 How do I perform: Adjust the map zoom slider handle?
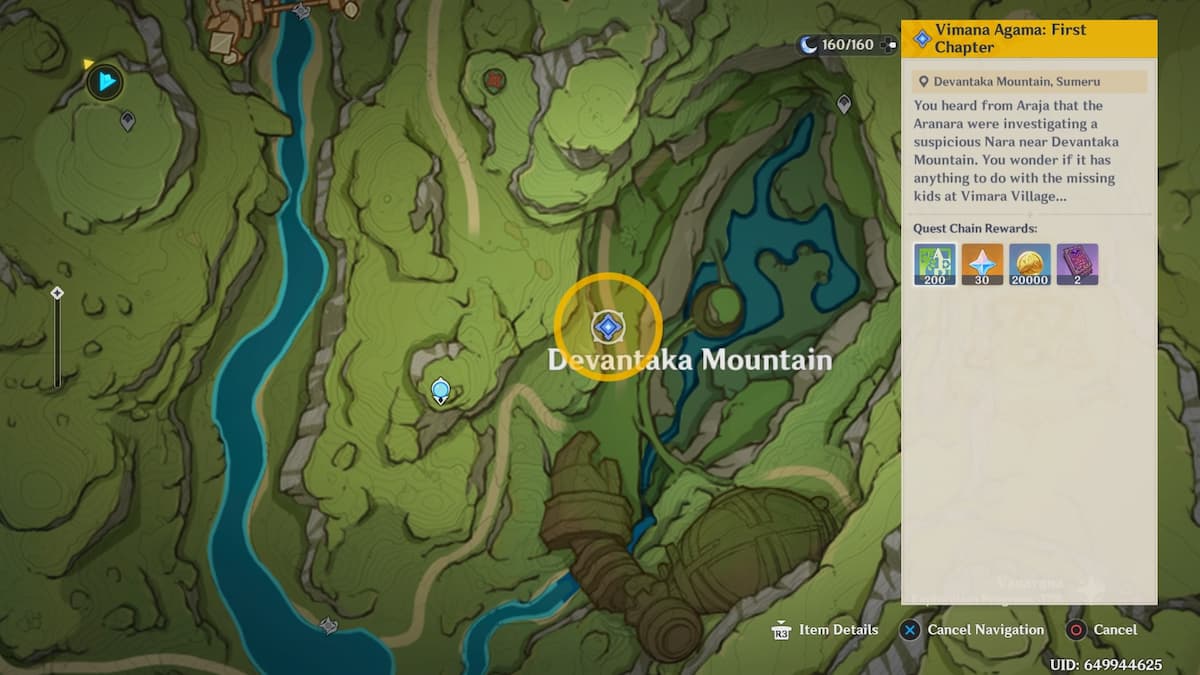tap(57, 293)
